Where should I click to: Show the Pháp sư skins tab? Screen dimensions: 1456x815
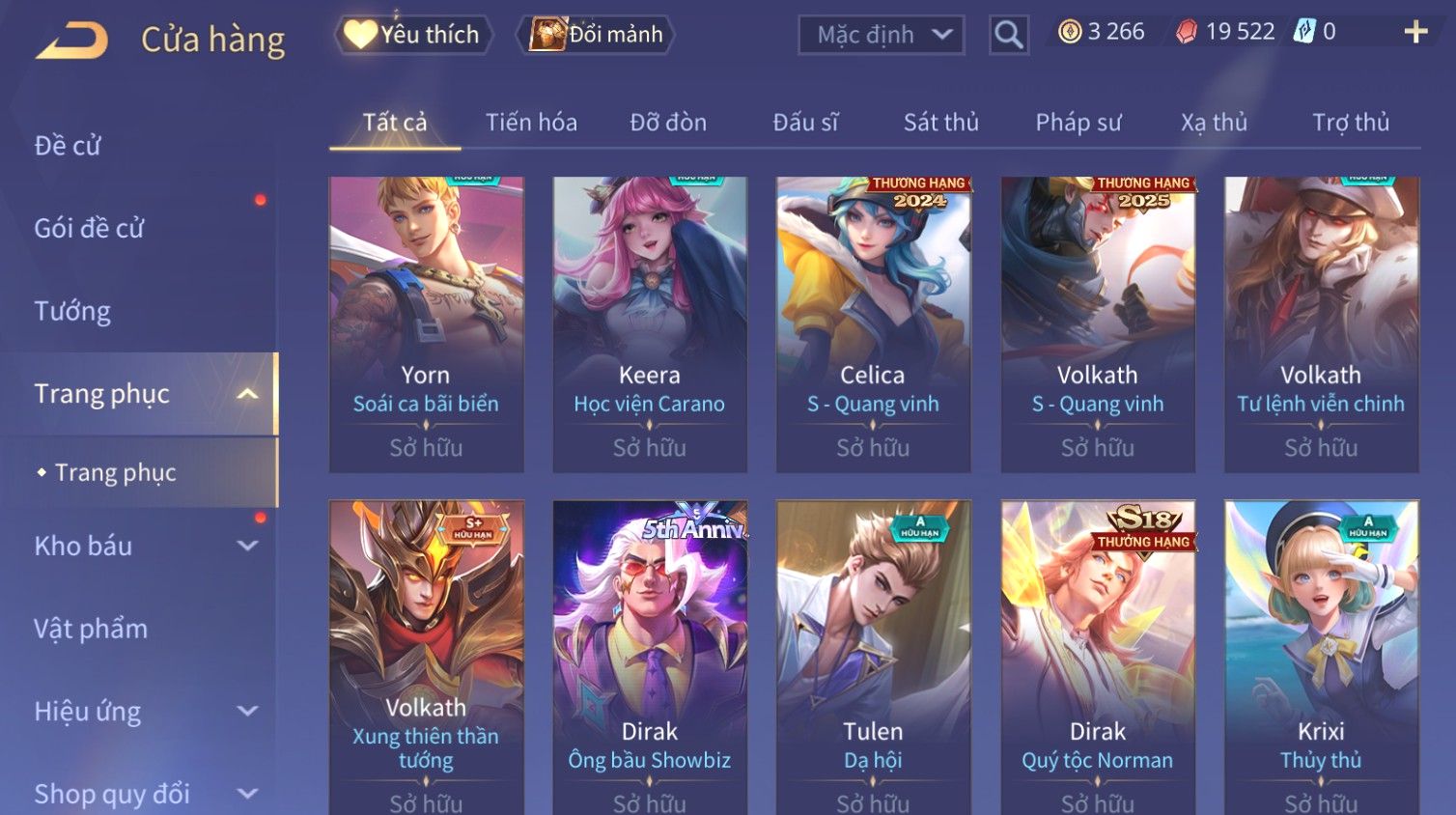1078,123
